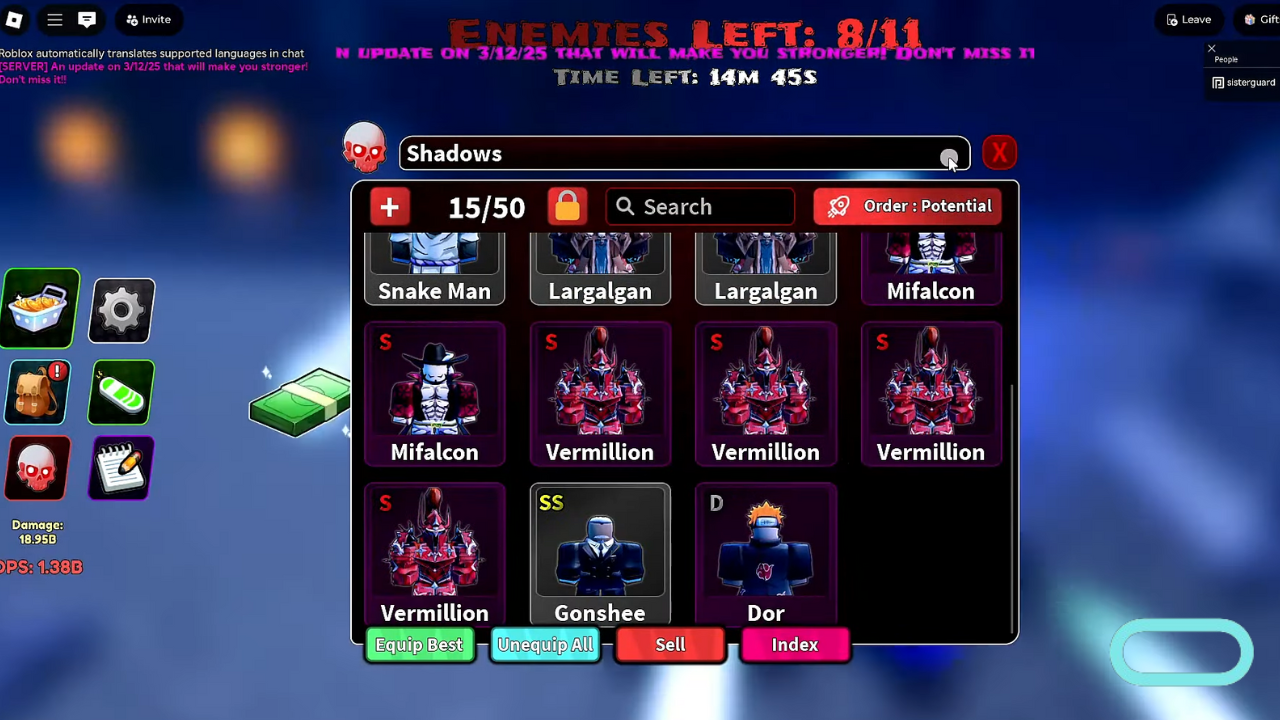Click the red plus button
Viewport: 1280px width, 720px height.
pos(390,207)
